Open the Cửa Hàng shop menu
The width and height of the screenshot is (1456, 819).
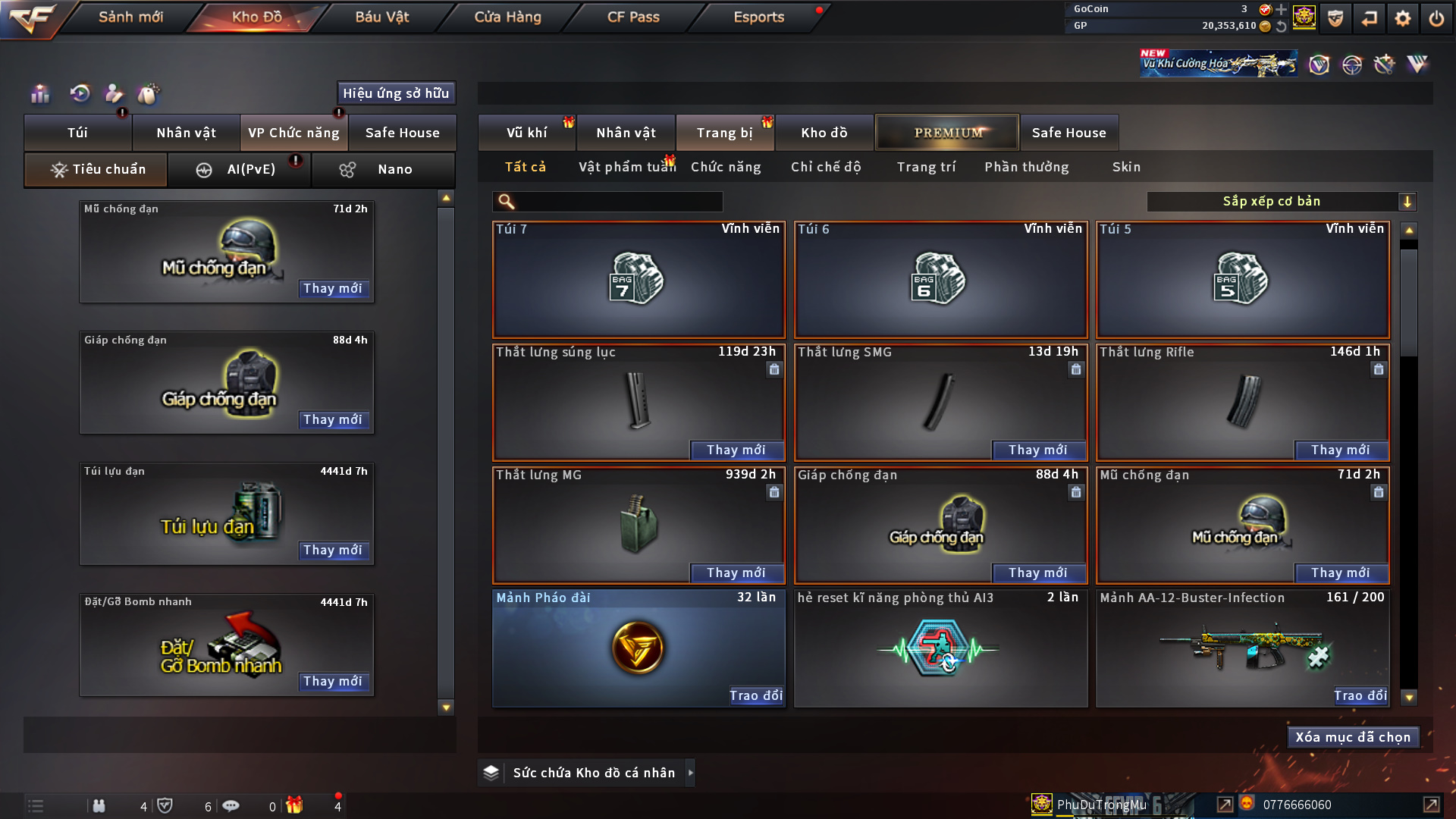(507, 17)
